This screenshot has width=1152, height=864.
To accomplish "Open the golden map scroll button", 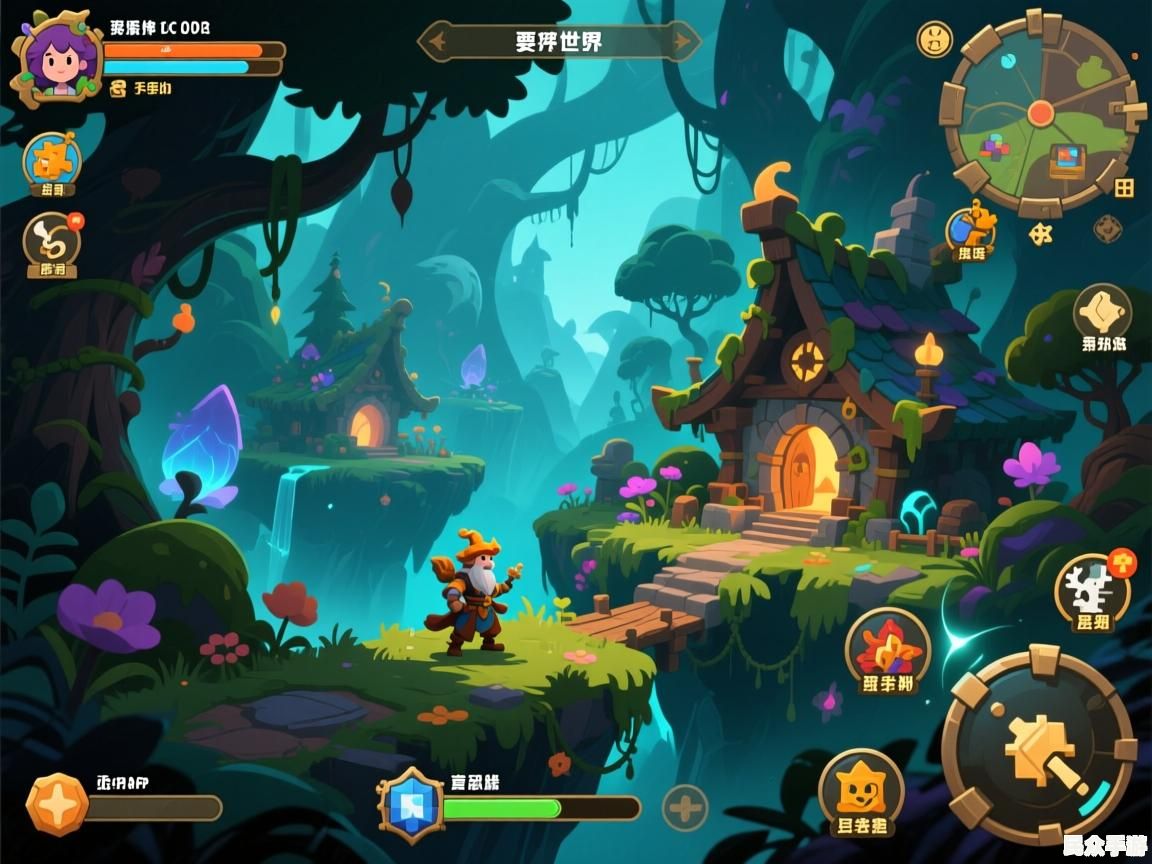I will tap(1102, 312).
